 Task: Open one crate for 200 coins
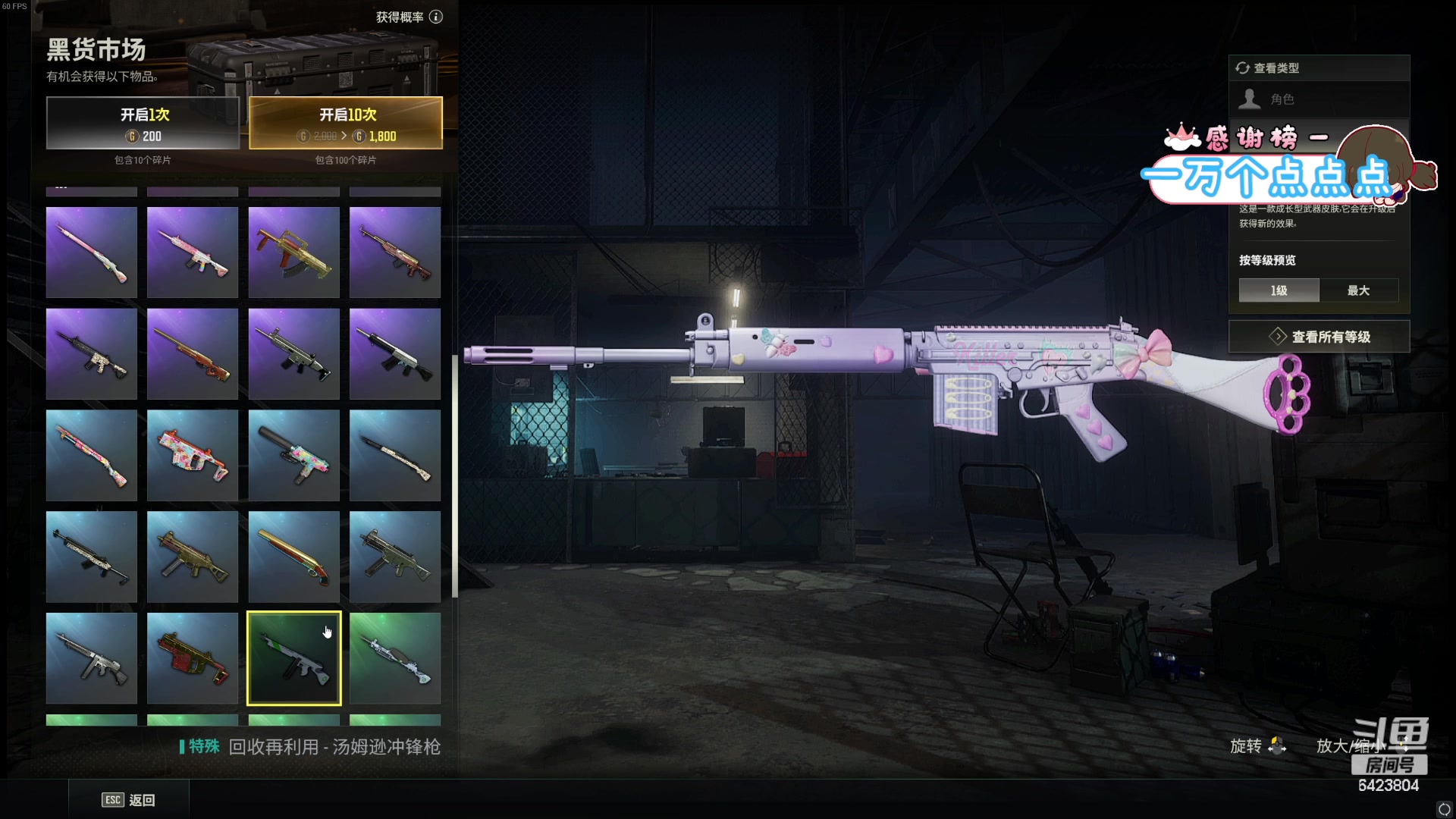pos(143,123)
